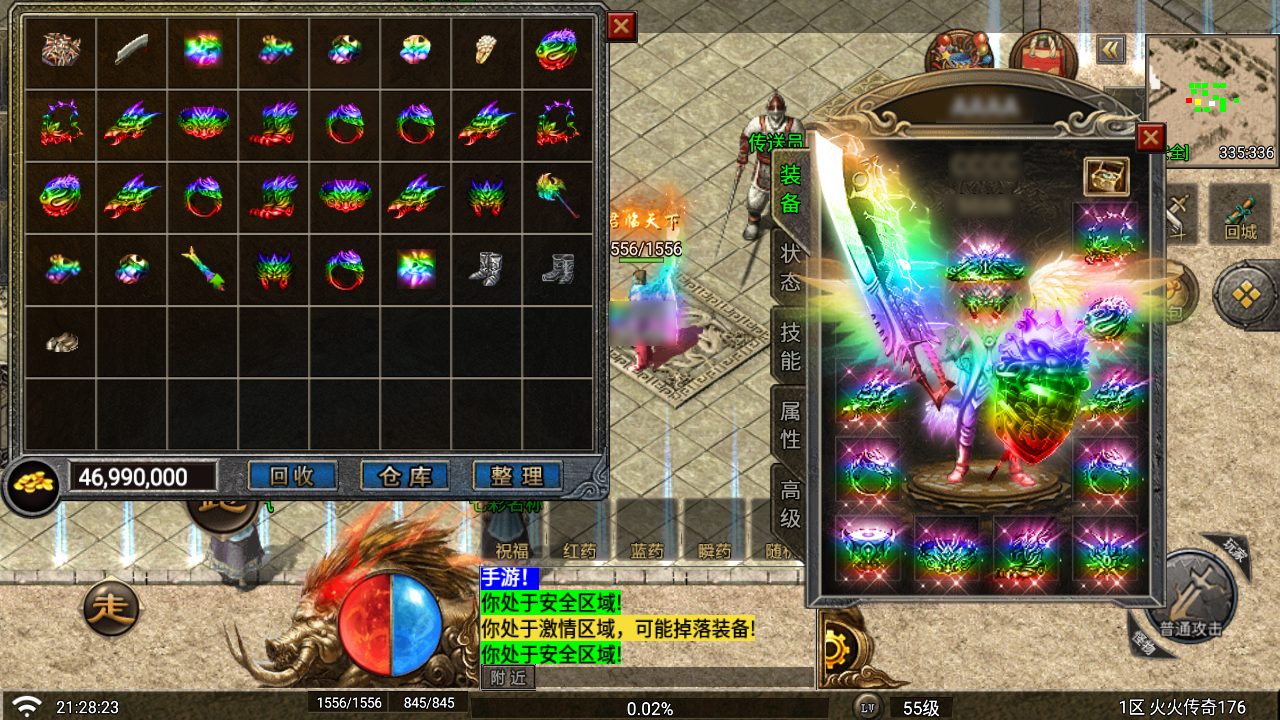
Task: Select the rainbow axe item in the bag
Action: (x=558, y=194)
